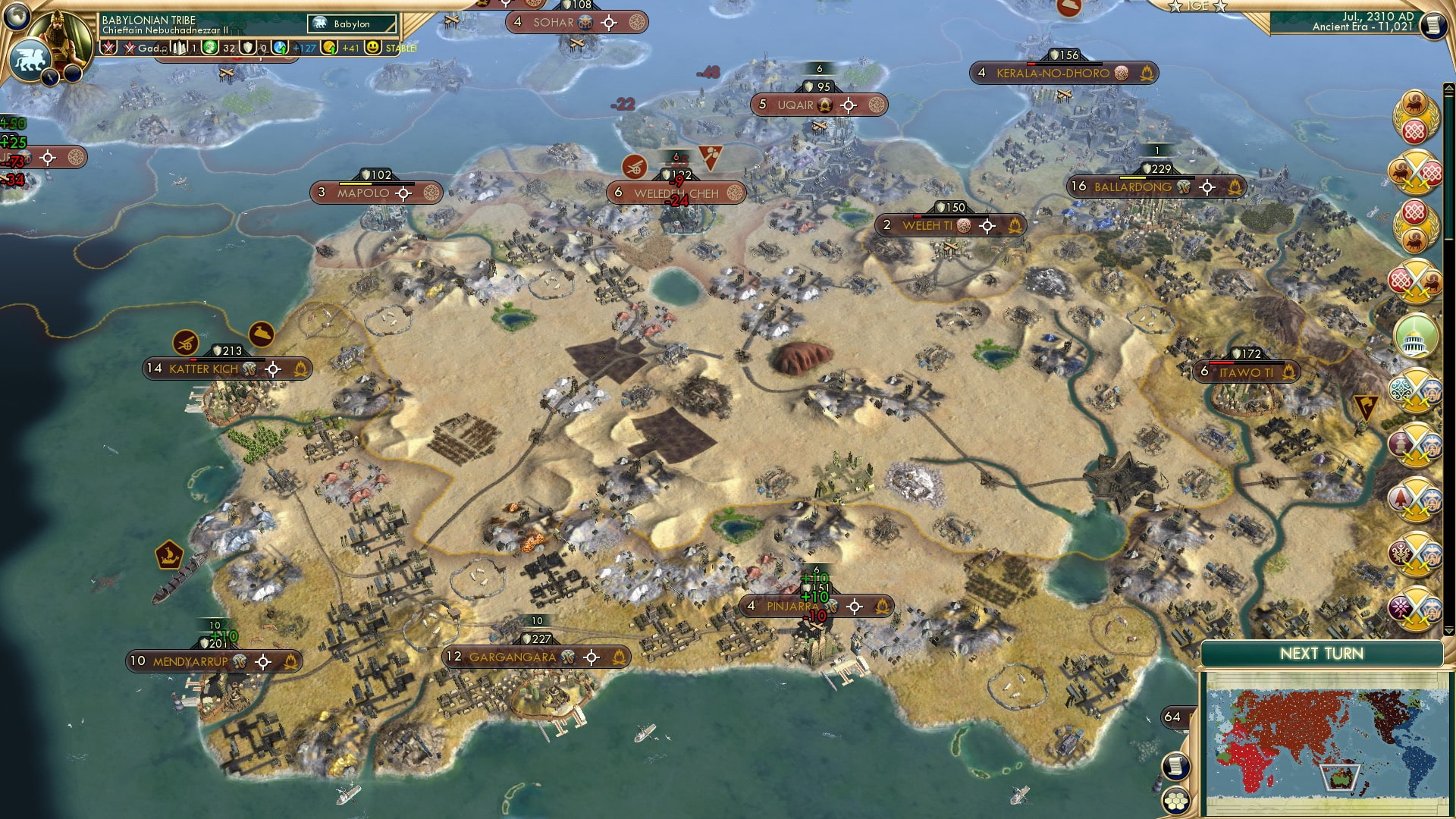This screenshot has width=1456, height=819.
Task: Open the Babylon civilization dropdown
Action: (353, 24)
